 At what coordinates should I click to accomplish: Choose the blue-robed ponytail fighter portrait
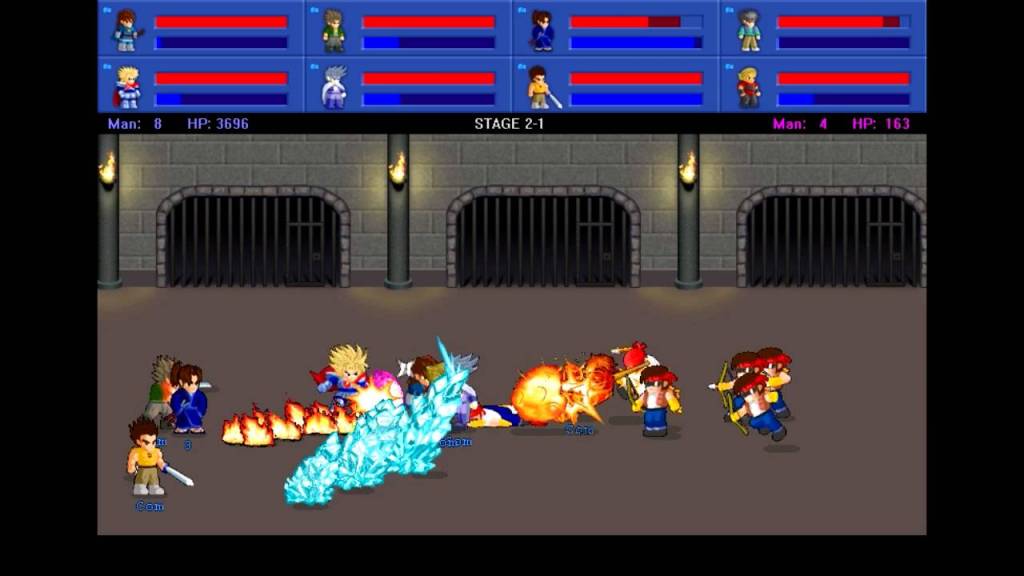pos(542,30)
